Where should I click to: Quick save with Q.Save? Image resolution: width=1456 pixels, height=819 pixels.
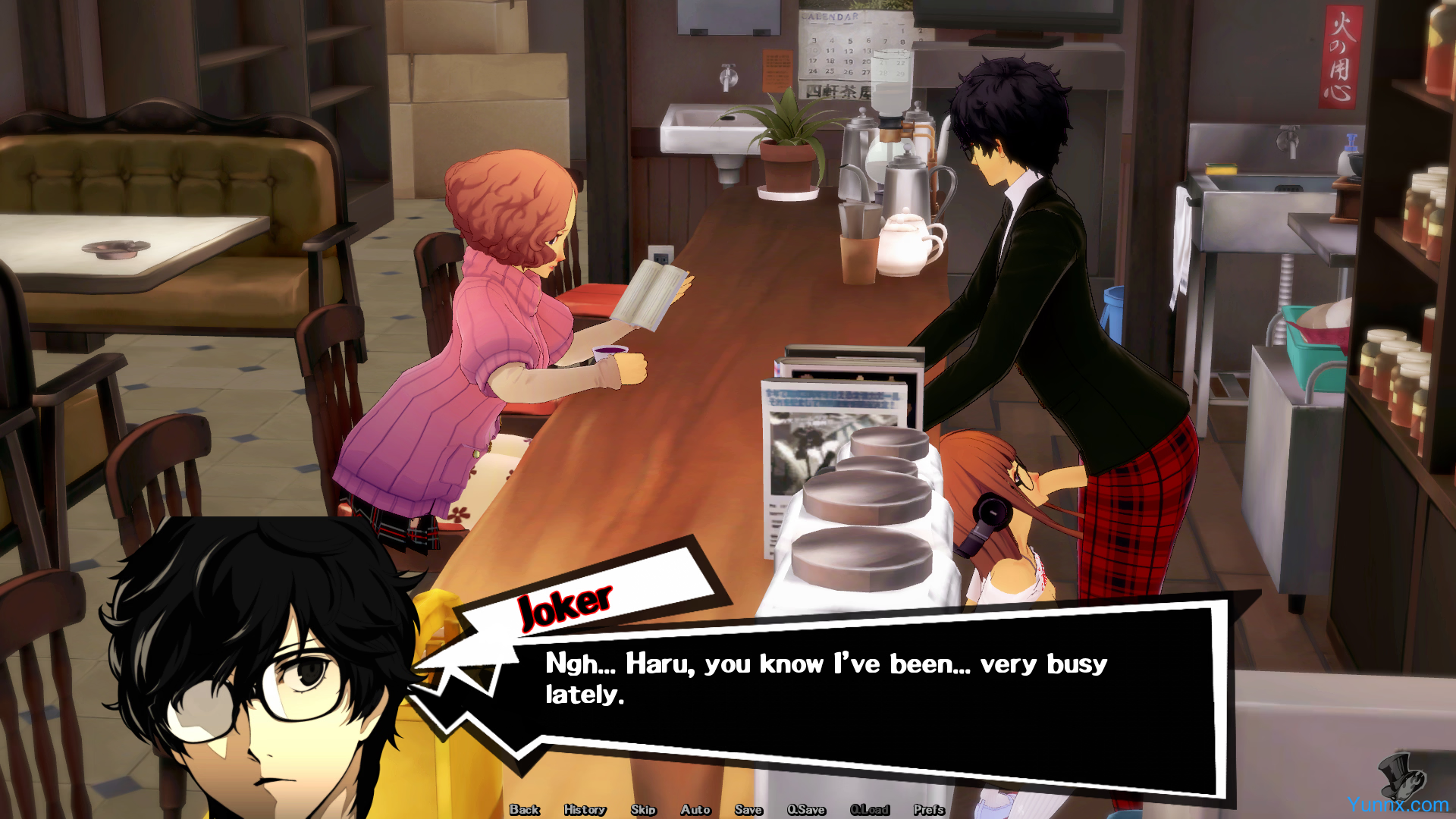[x=806, y=809]
